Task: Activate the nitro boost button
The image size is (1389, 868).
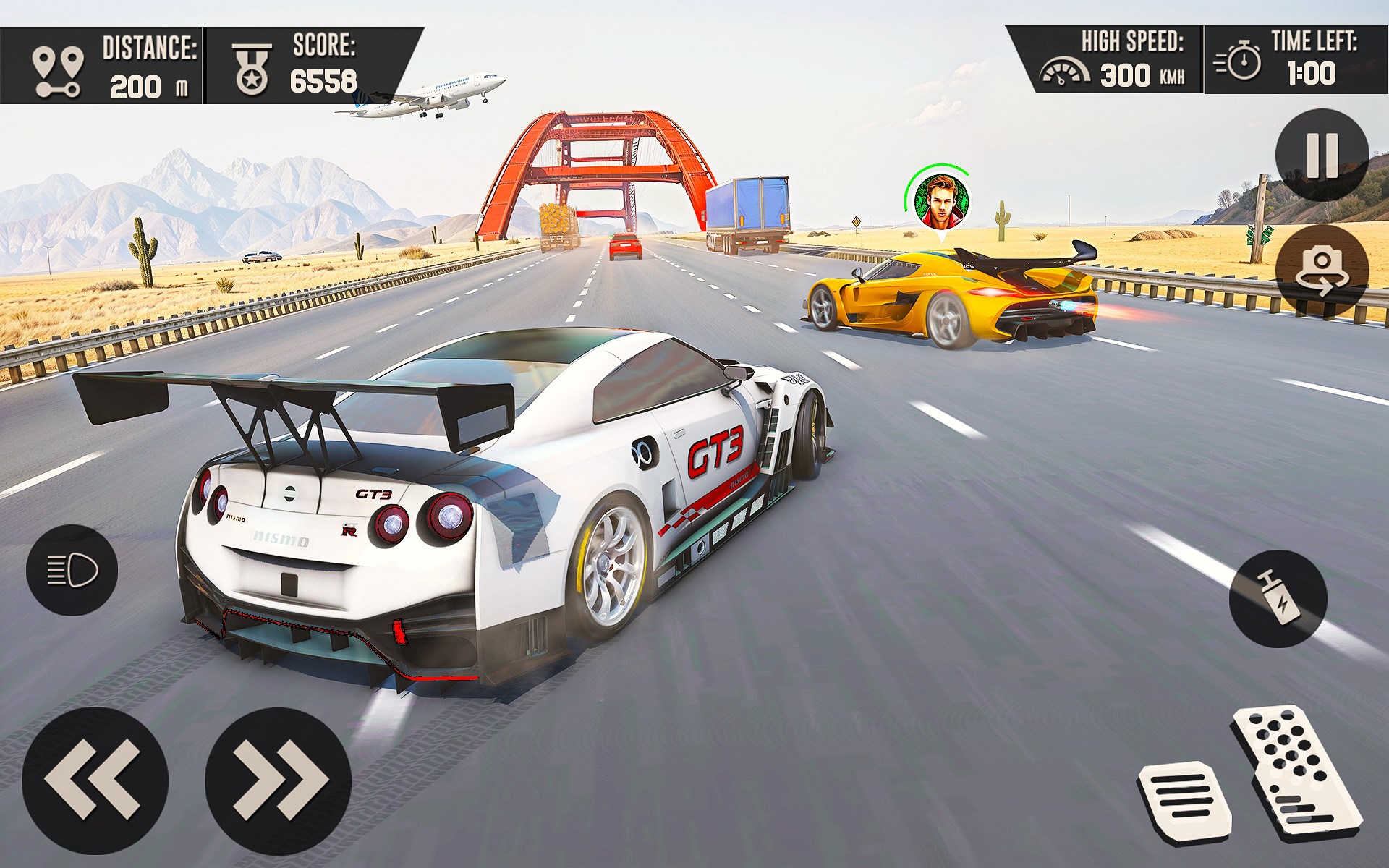Action: point(1278,598)
